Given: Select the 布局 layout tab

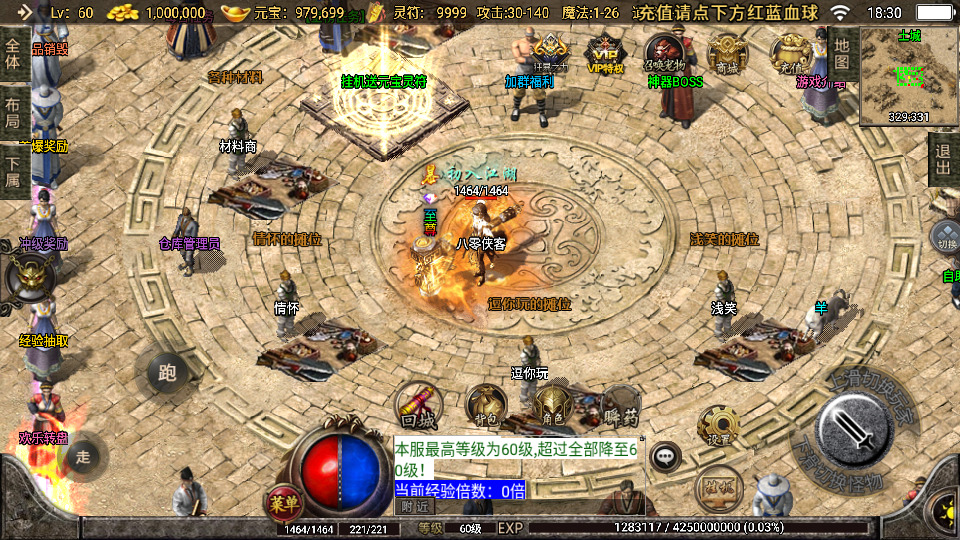Looking at the screenshot, I should (12, 113).
